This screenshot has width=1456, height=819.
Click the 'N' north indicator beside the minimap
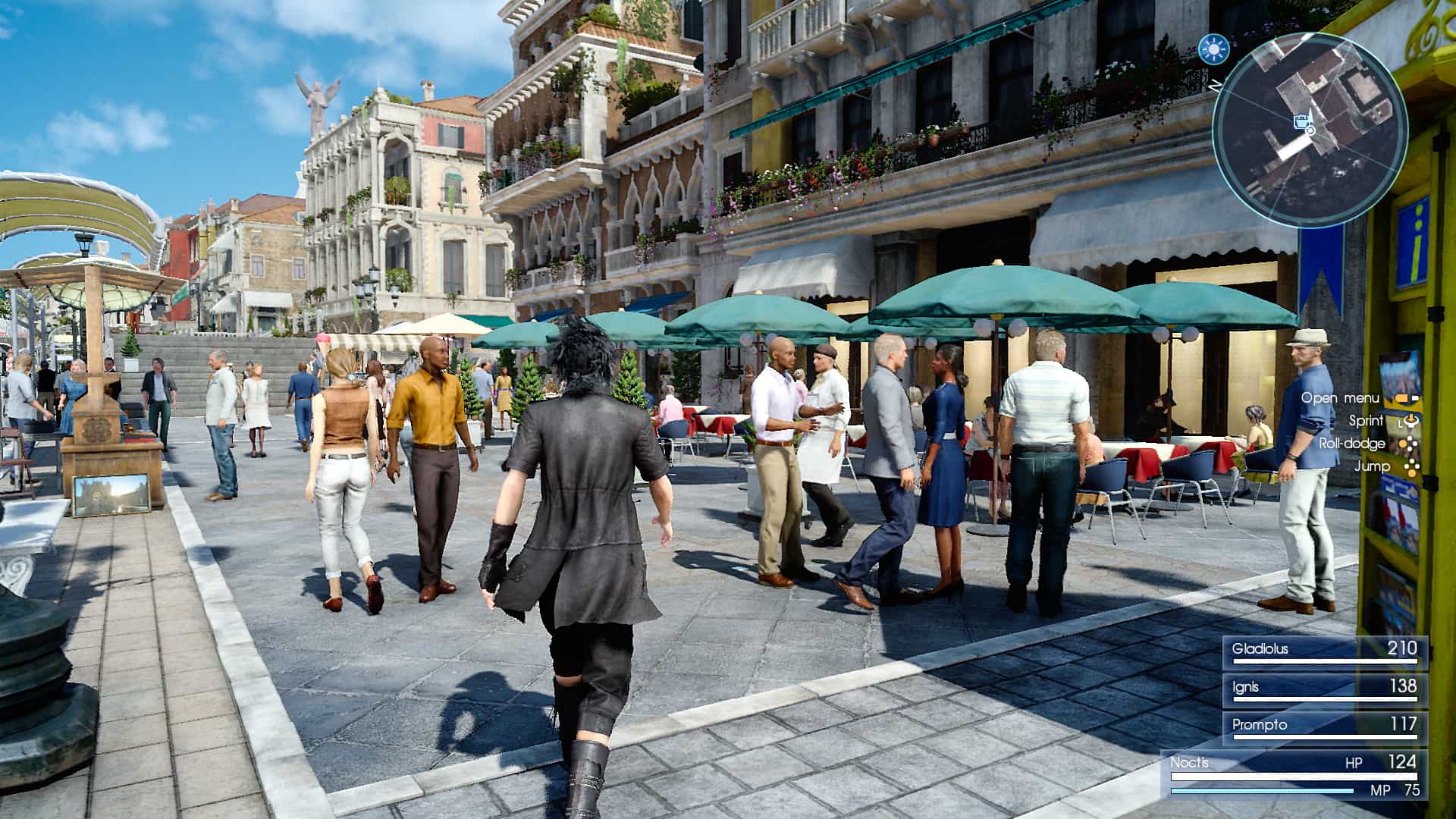pos(1215,86)
